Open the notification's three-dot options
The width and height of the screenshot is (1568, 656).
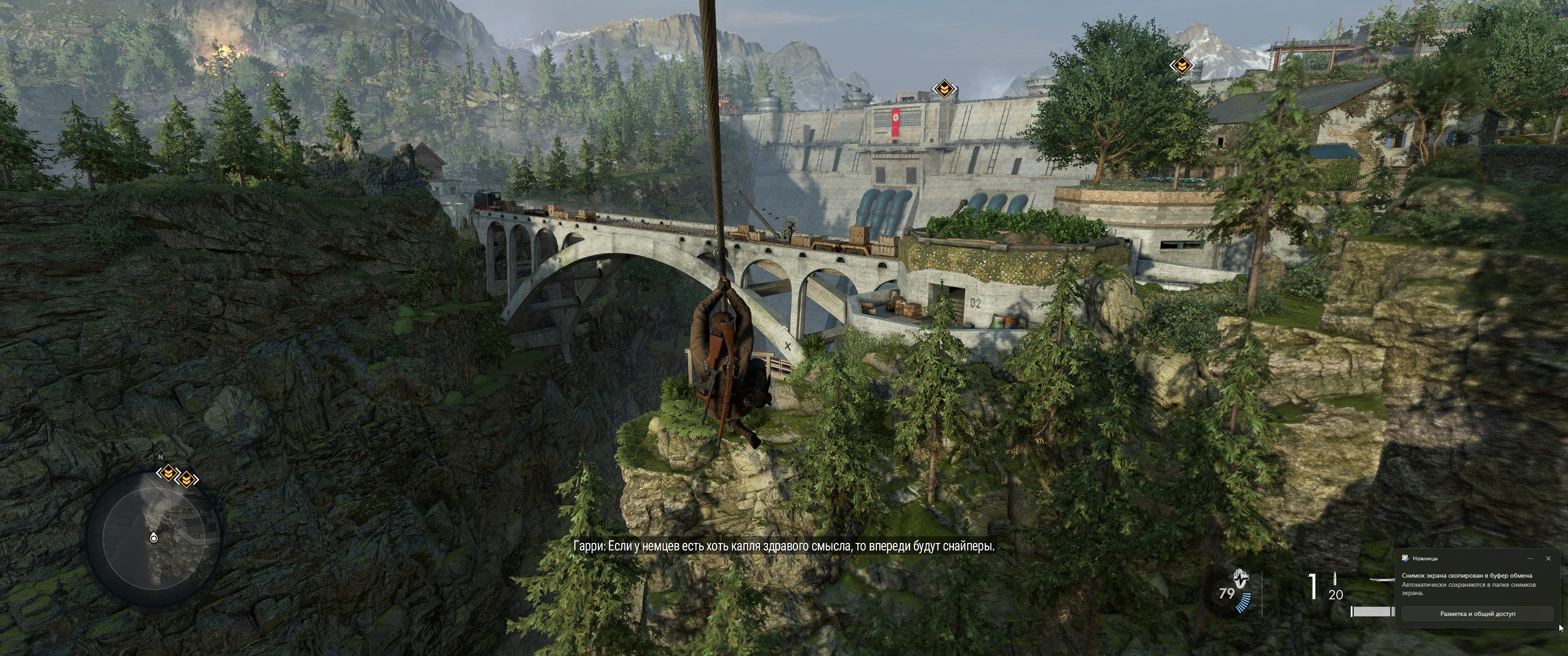[x=1530, y=558]
